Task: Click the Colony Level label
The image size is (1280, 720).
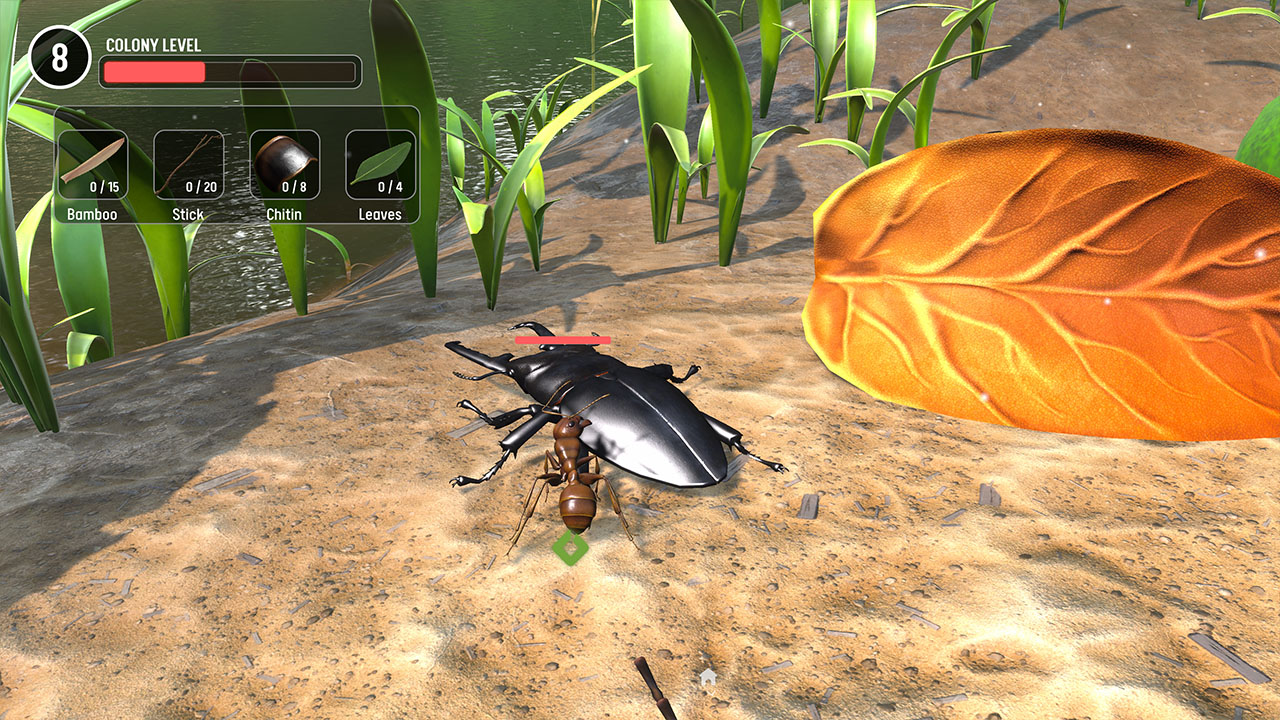Action: tap(152, 45)
